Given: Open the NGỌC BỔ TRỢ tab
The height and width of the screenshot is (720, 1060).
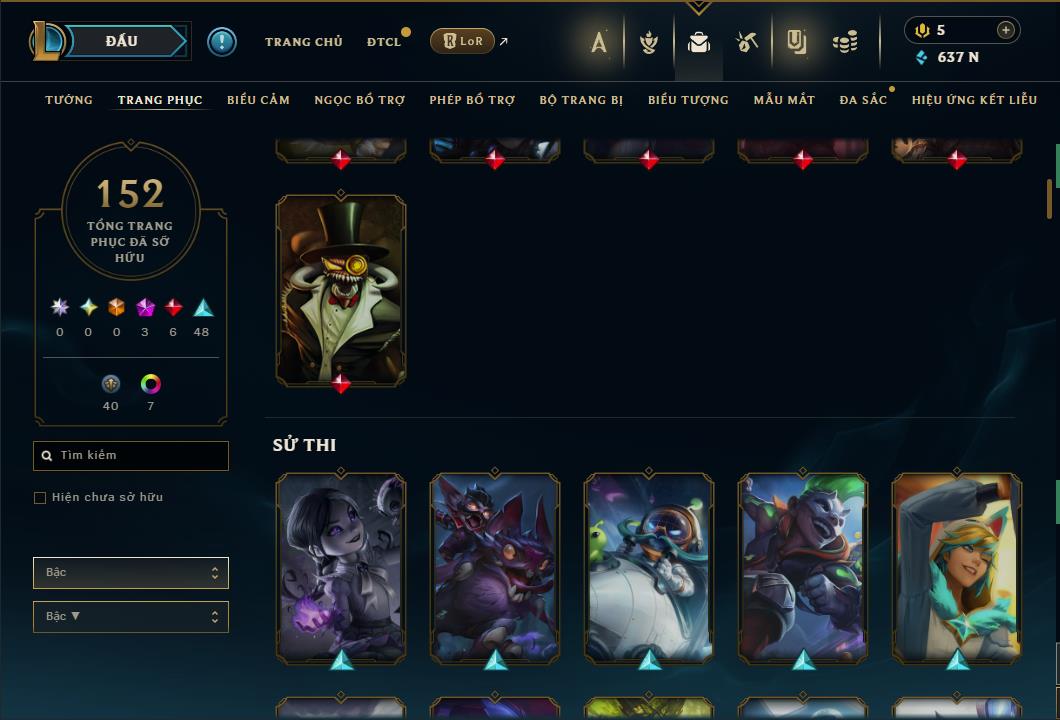Looking at the screenshot, I should coord(359,100).
